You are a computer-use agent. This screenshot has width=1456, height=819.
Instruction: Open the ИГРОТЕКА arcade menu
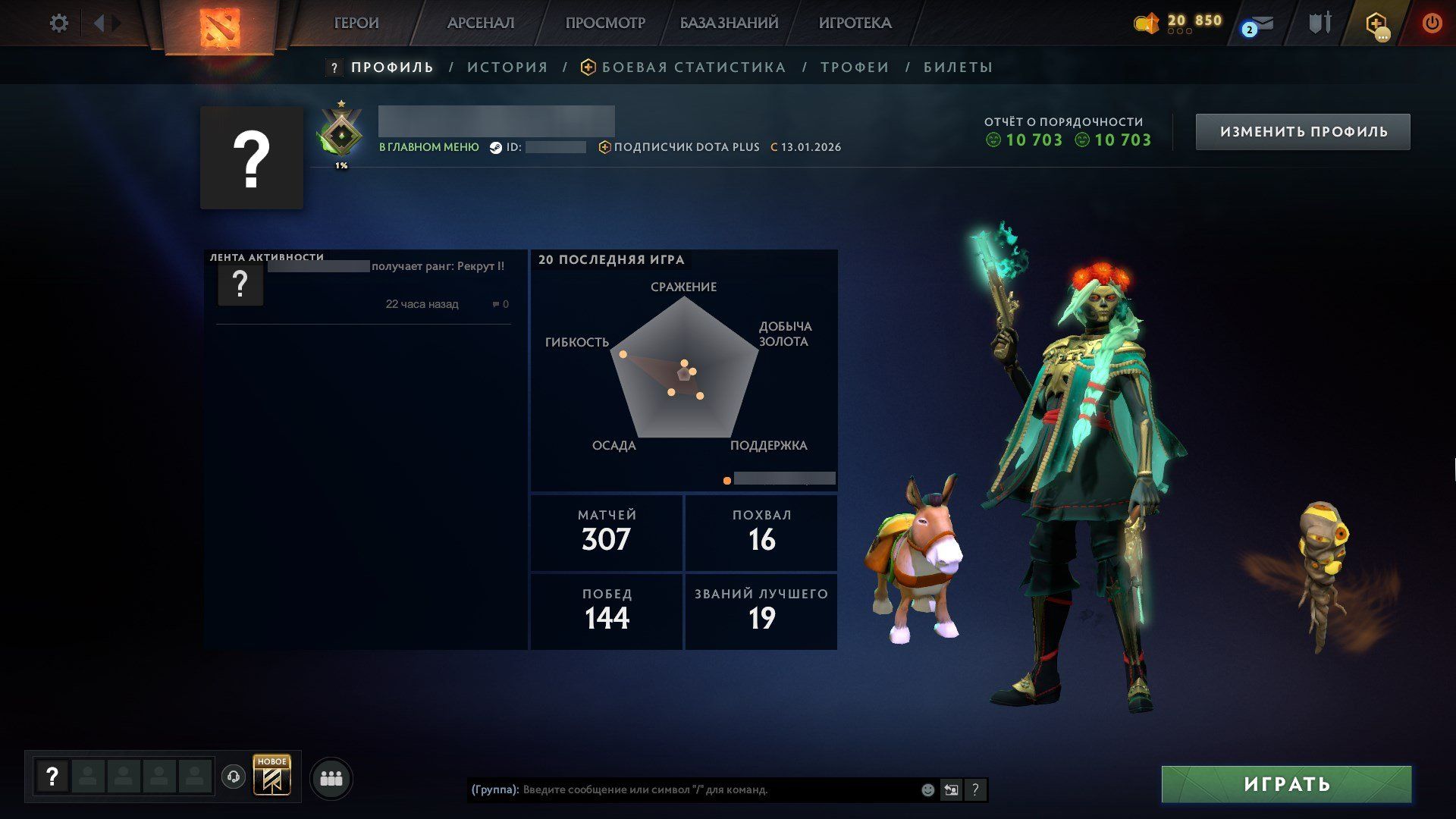click(855, 23)
